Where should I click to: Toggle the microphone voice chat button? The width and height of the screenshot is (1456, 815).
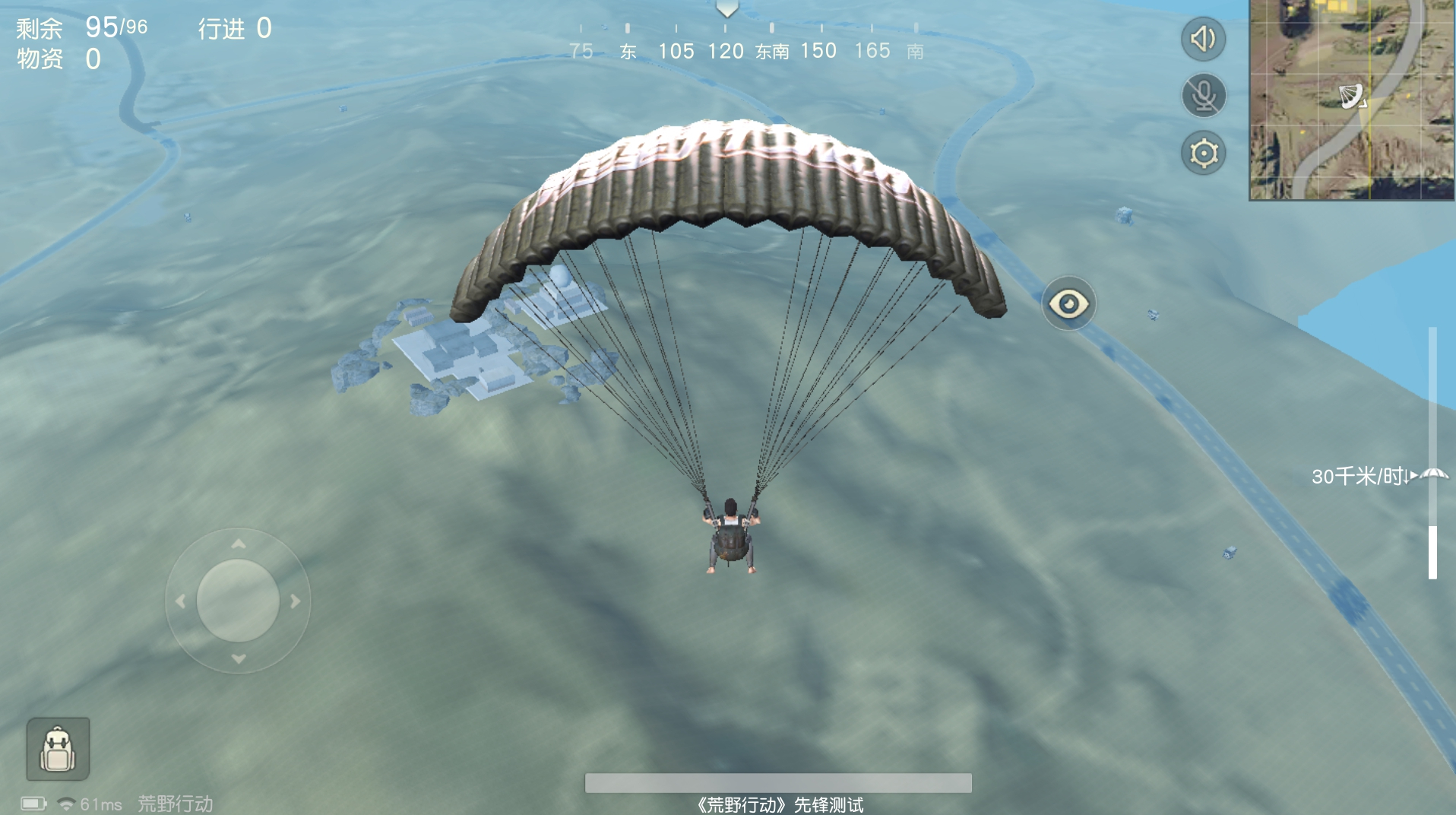(x=1204, y=96)
